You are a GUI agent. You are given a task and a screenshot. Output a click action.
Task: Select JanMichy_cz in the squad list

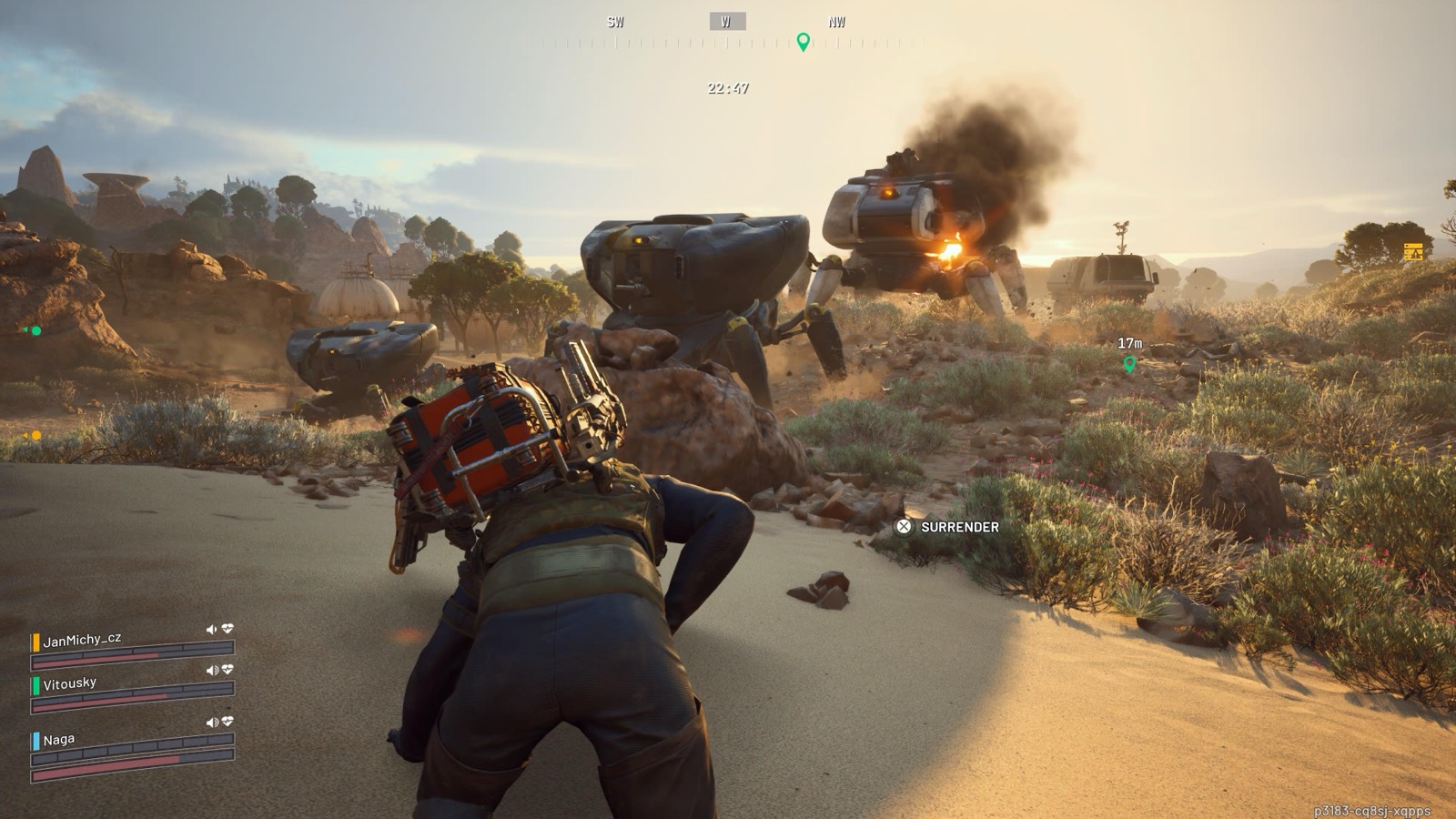(82, 640)
